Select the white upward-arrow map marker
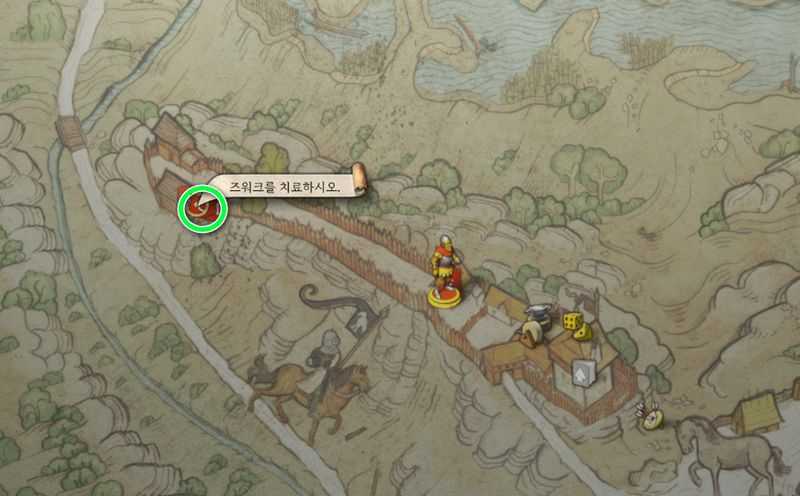The width and height of the screenshot is (800, 496). click(x=582, y=373)
